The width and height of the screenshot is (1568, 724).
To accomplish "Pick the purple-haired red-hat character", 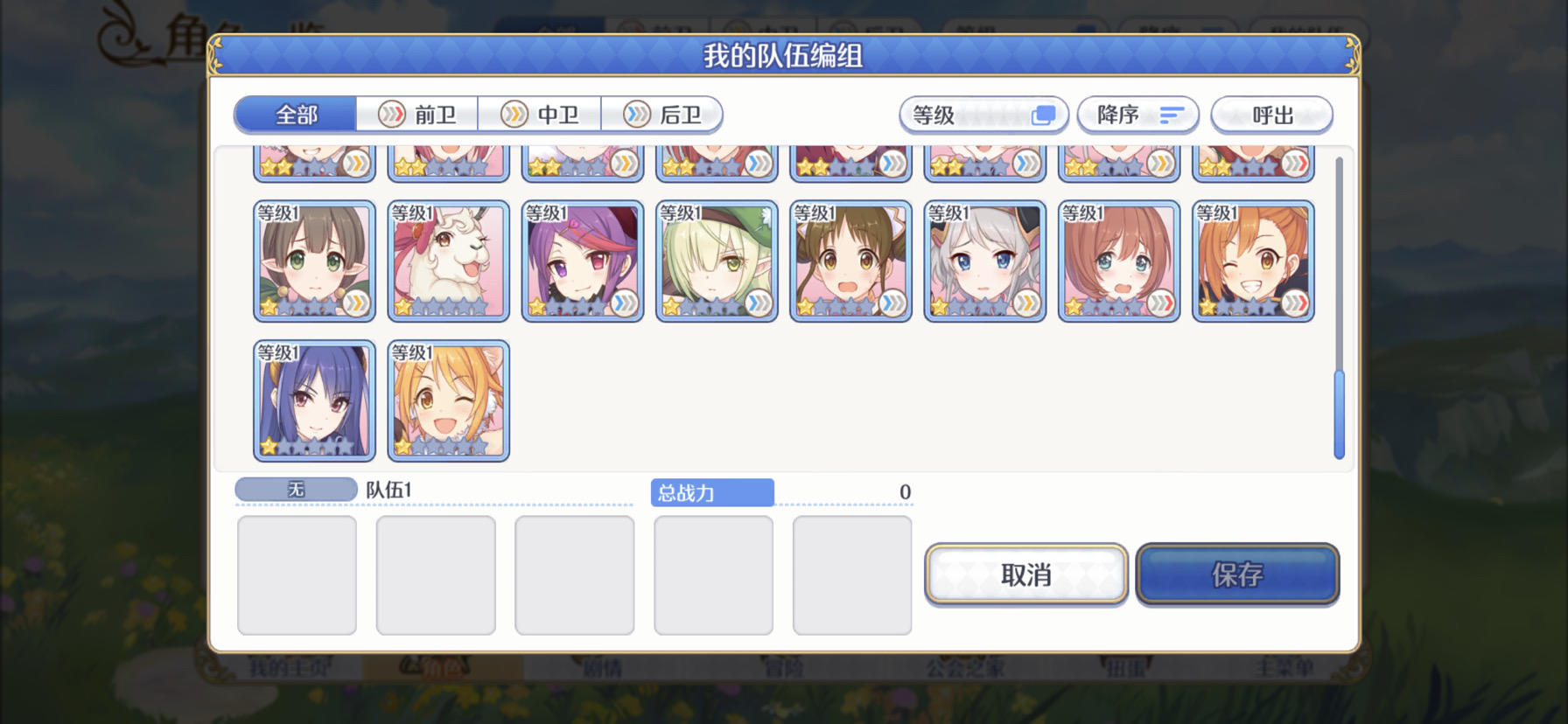I will [583, 261].
